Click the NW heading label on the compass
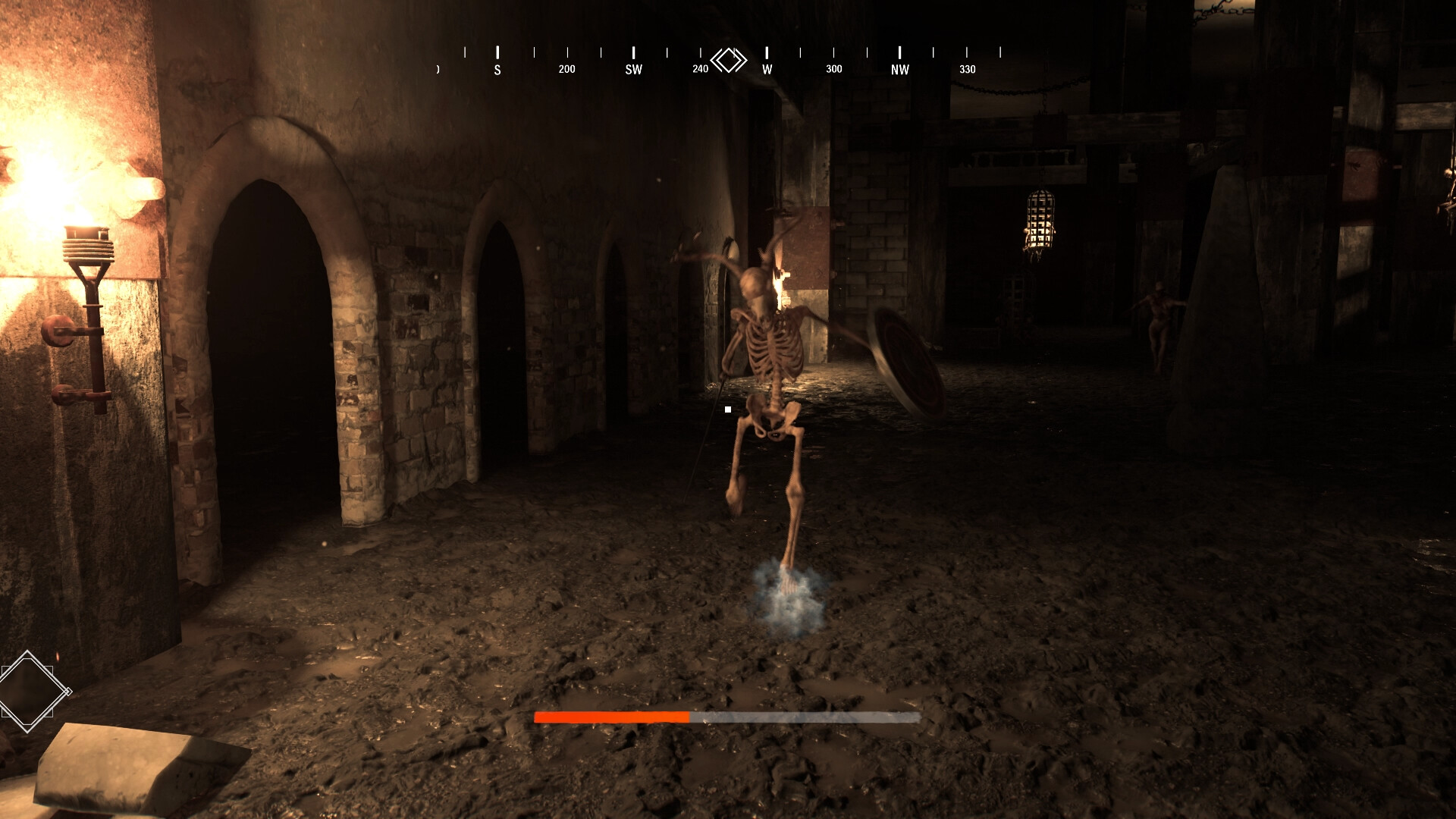This screenshot has height=819, width=1456. [x=899, y=69]
